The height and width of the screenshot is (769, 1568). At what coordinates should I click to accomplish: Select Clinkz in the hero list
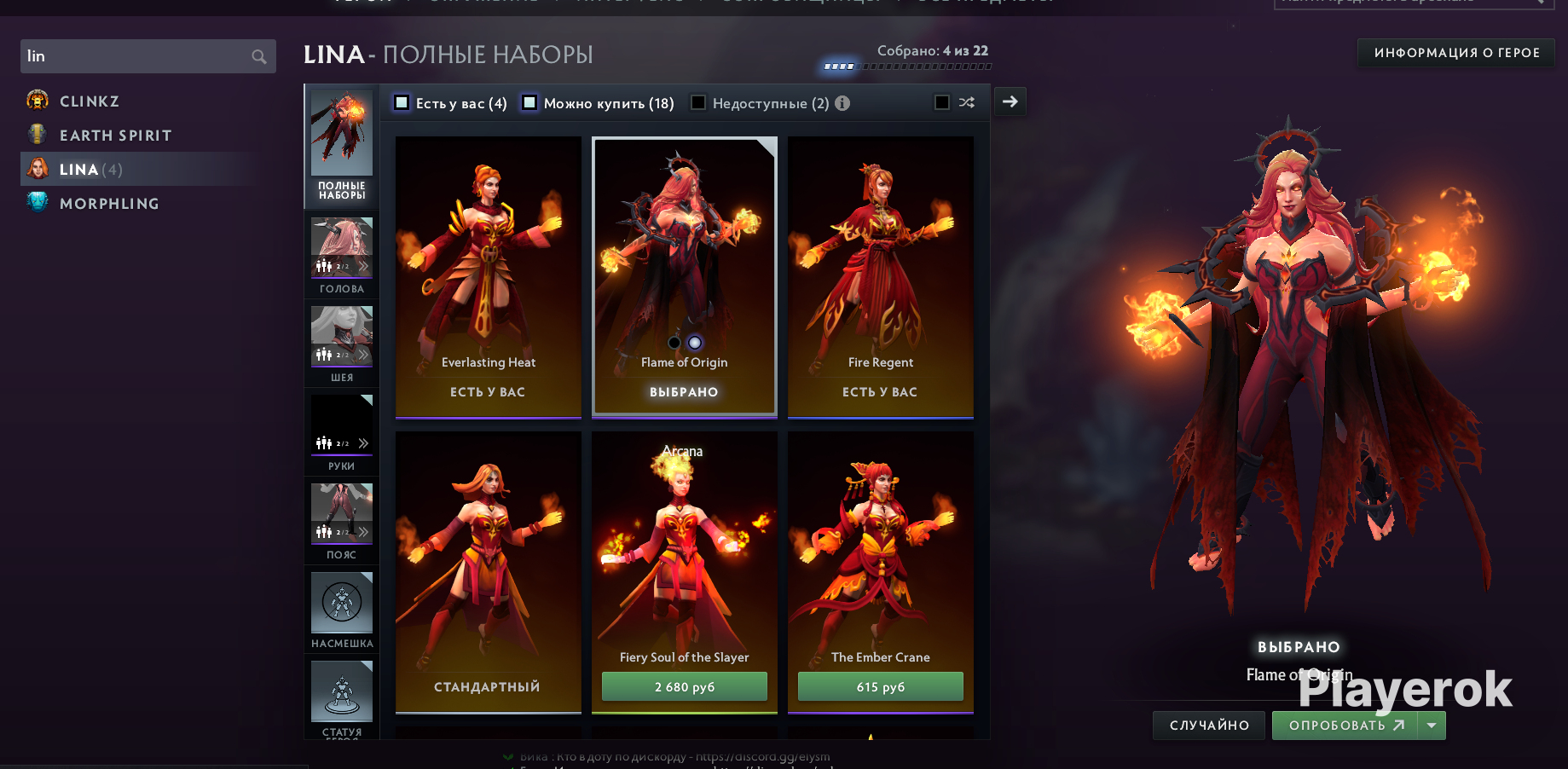[89, 101]
